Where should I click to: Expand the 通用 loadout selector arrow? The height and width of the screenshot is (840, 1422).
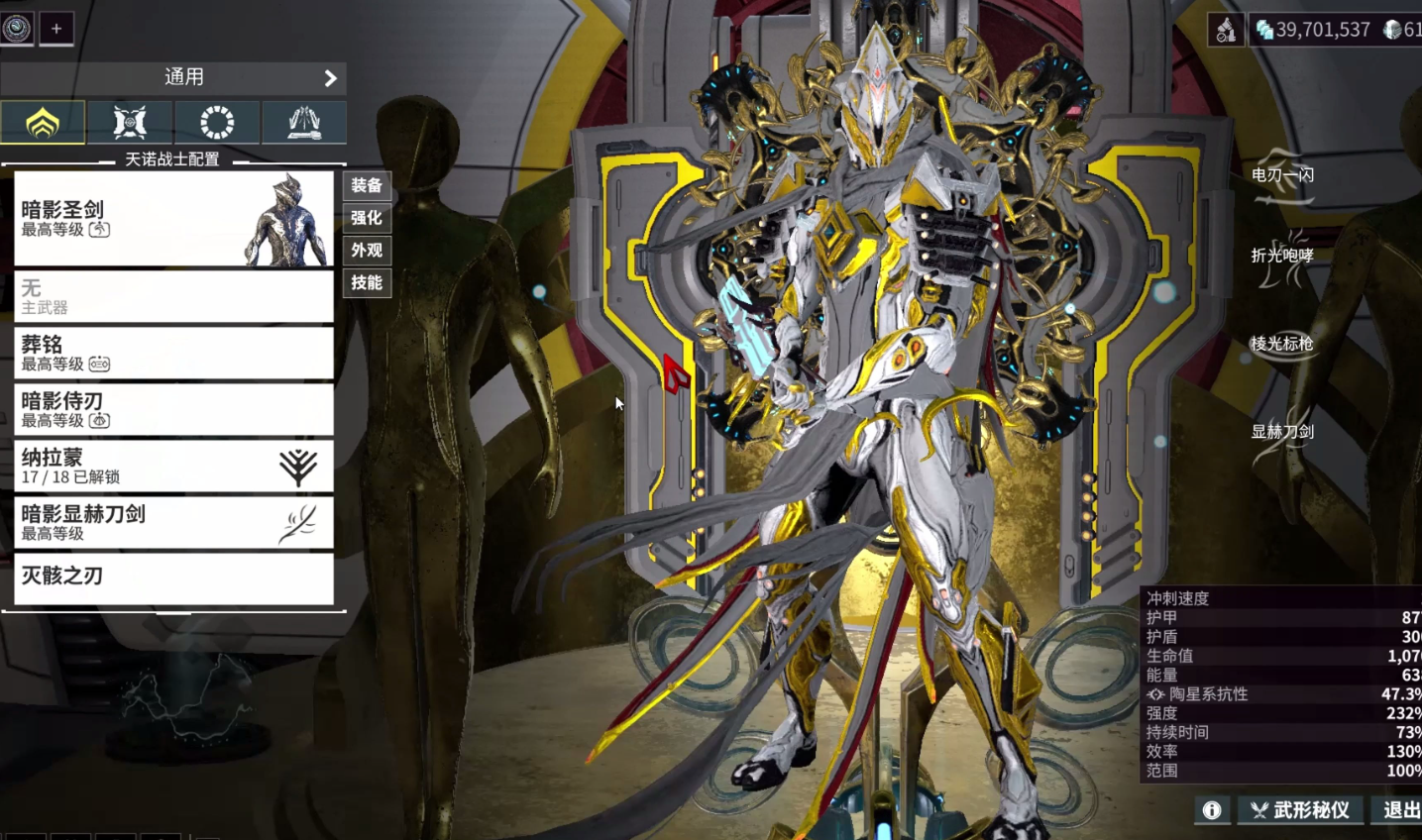[x=330, y=77]
